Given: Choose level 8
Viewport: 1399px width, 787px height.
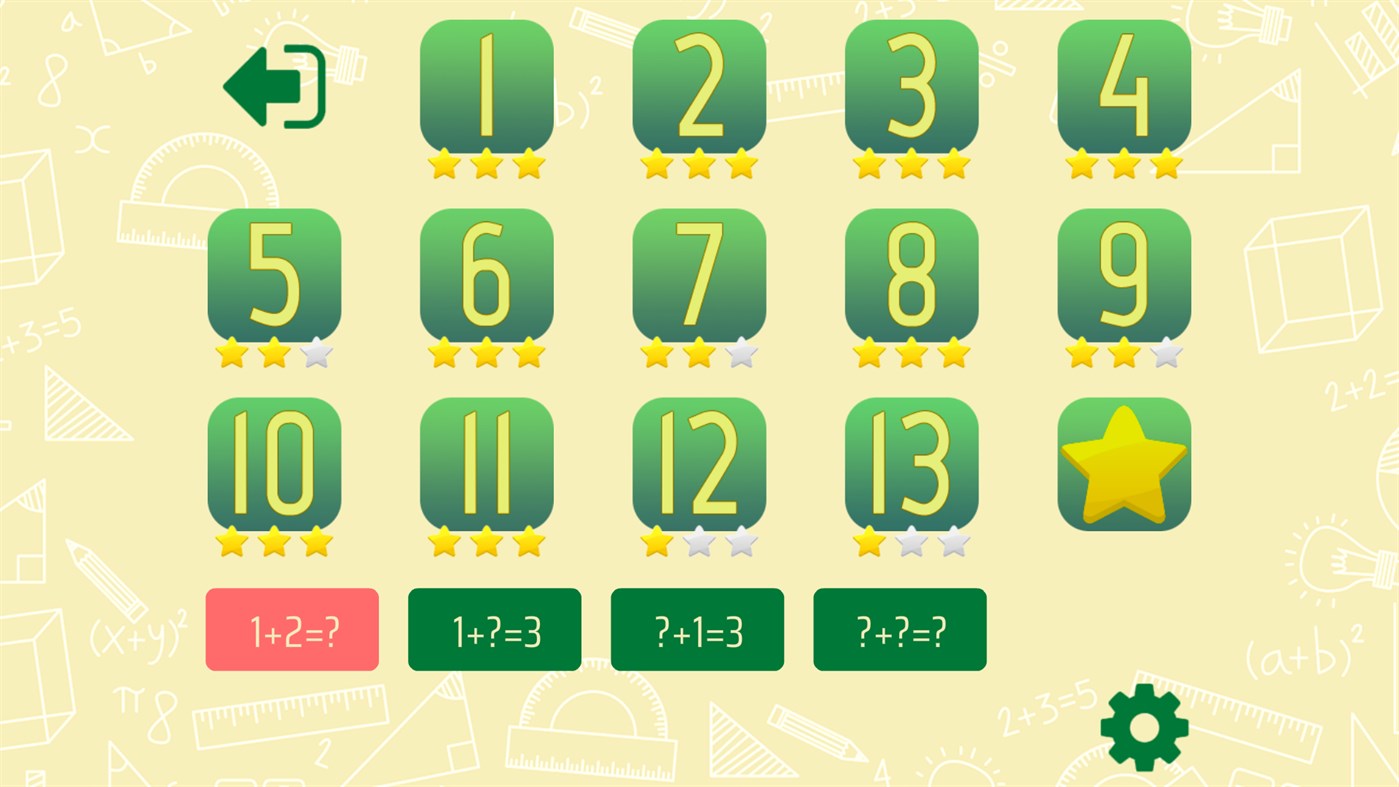Looking at the screenshot, I should pos(911,274).
